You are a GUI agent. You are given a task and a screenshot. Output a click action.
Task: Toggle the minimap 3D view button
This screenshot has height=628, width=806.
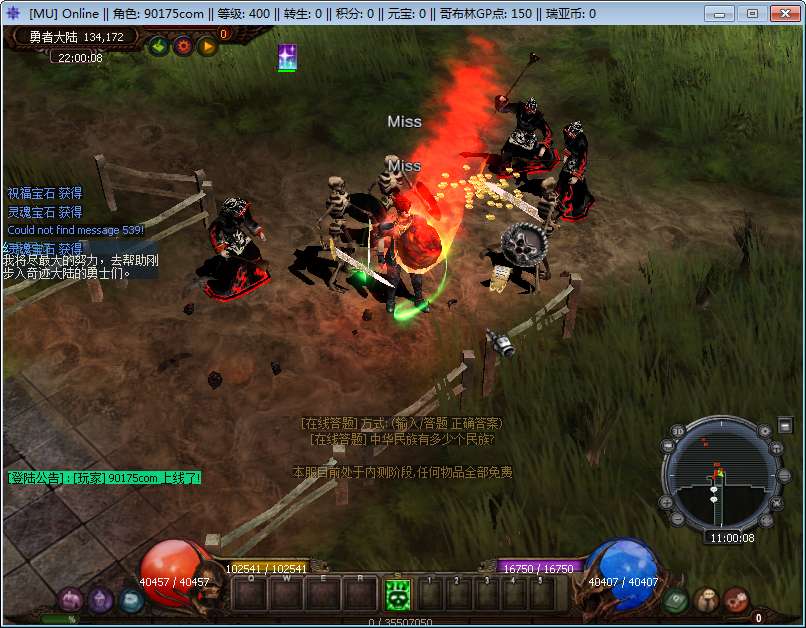677,431
